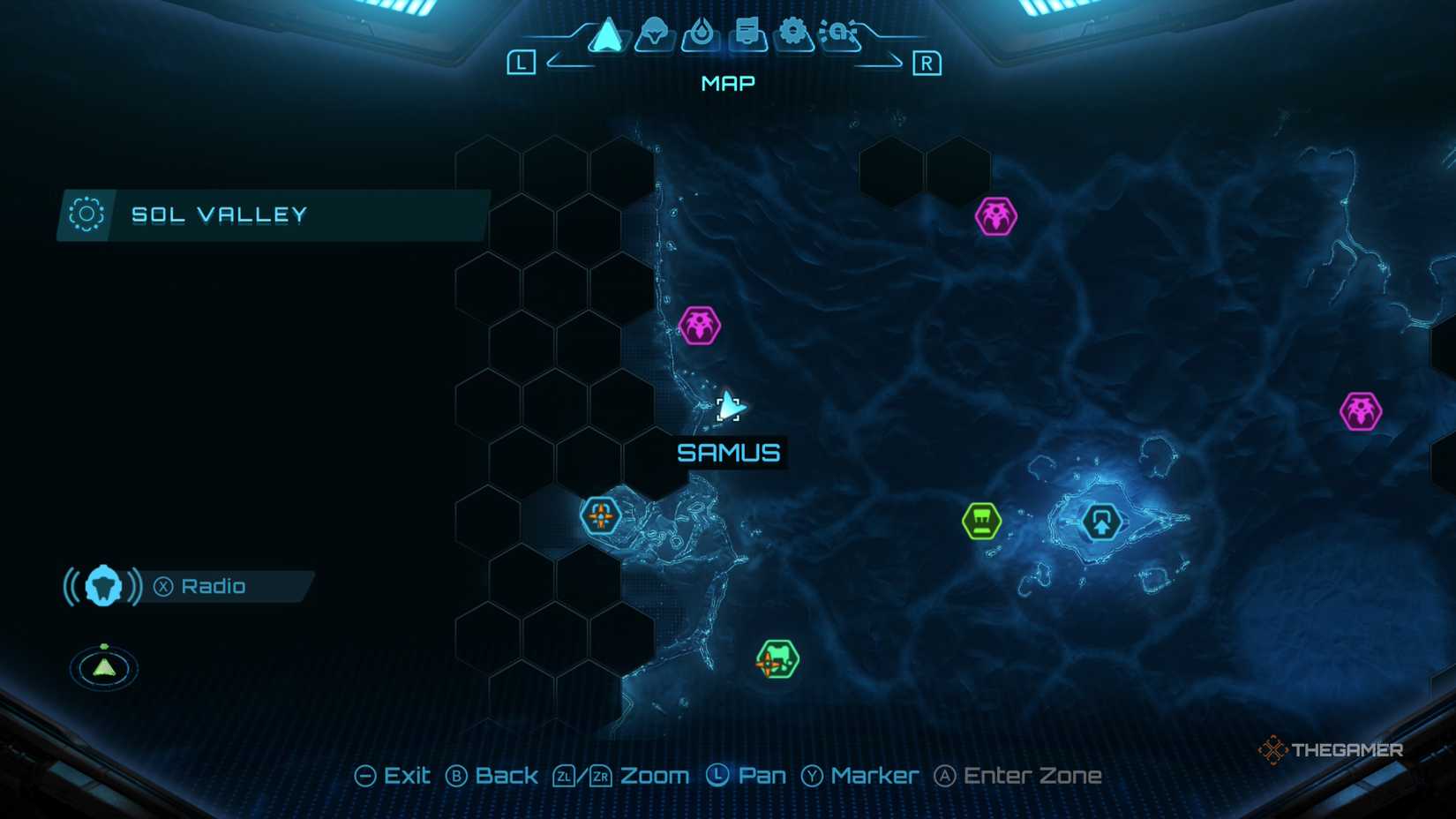Click the L shoulder button indicator
Image resolution: width=1456 pixels, height=819 pixels.
click(522, 62)
